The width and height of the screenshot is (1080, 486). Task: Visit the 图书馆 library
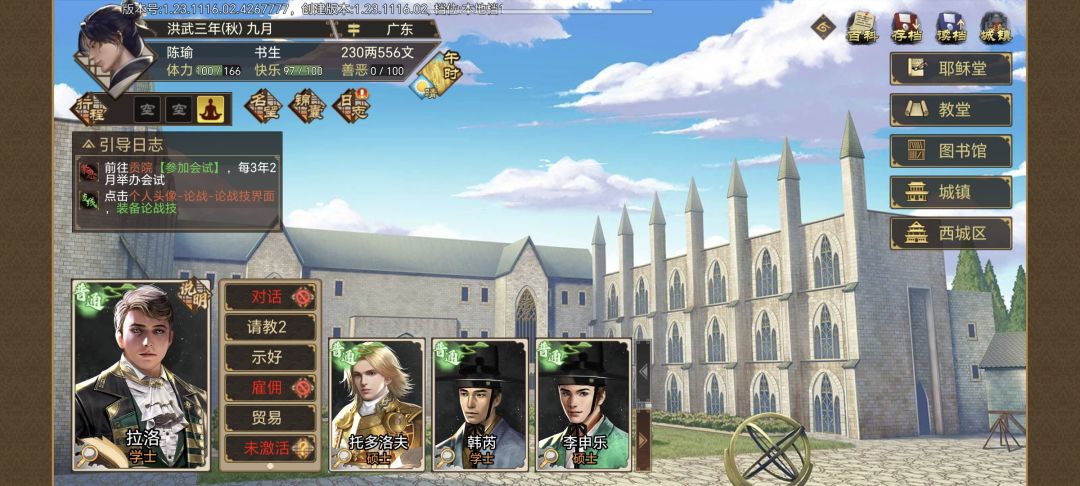pos(950,151)
